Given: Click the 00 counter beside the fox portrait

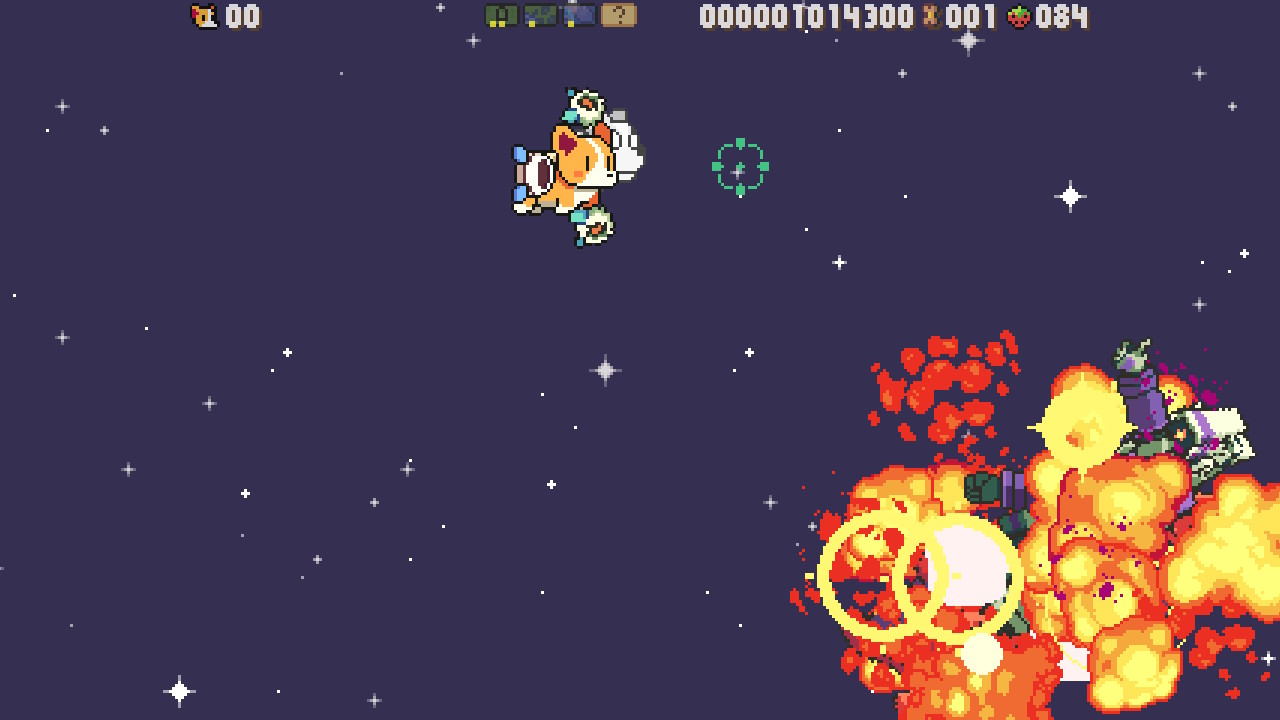Looking at the screenshot, I should tap(243, 16).
